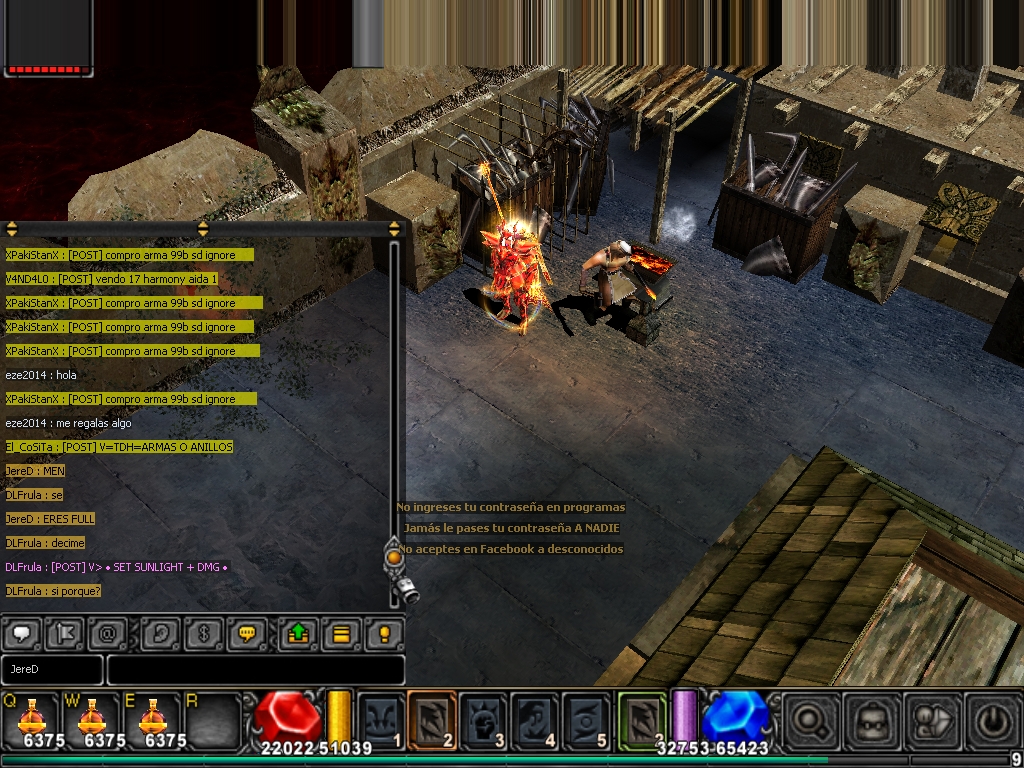Click the dollar sign chat button
1024x768 pixels.
click(204, 633)
